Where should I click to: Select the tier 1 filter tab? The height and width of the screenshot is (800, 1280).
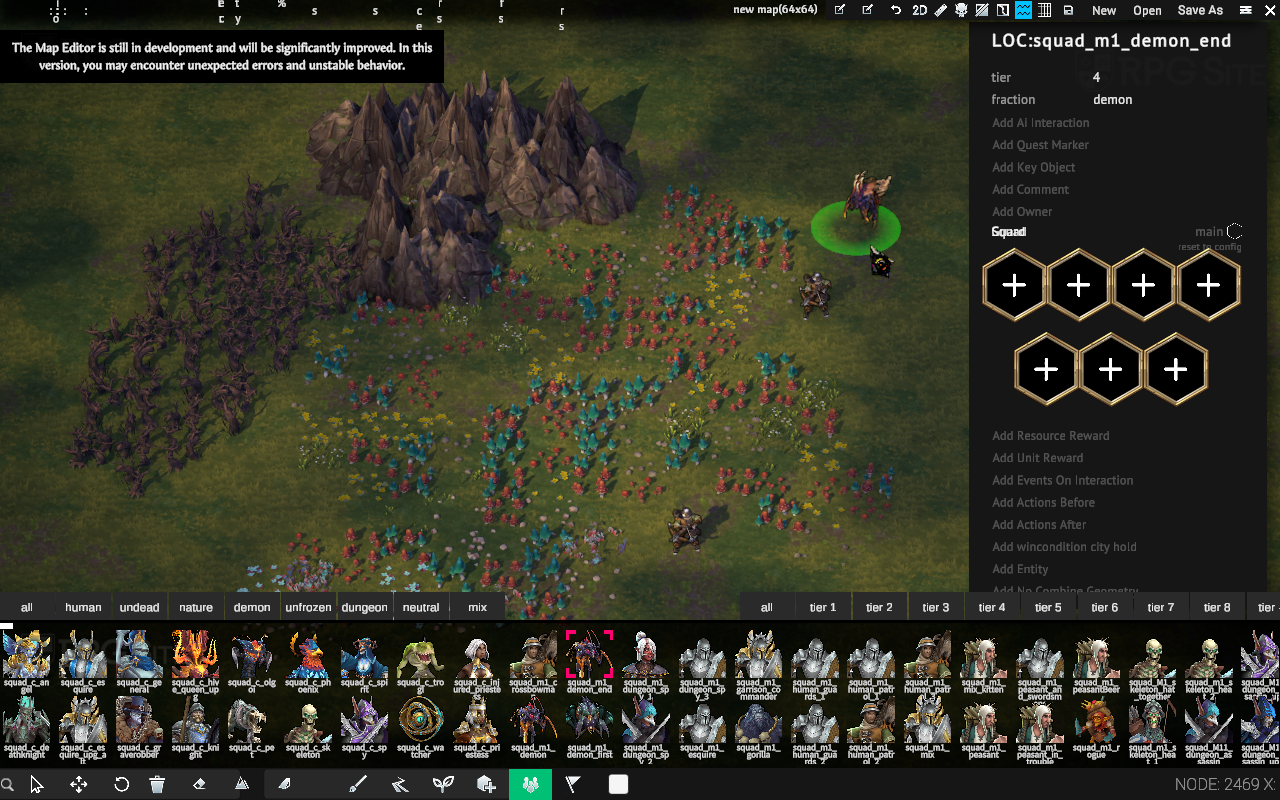tap(823, 607)
